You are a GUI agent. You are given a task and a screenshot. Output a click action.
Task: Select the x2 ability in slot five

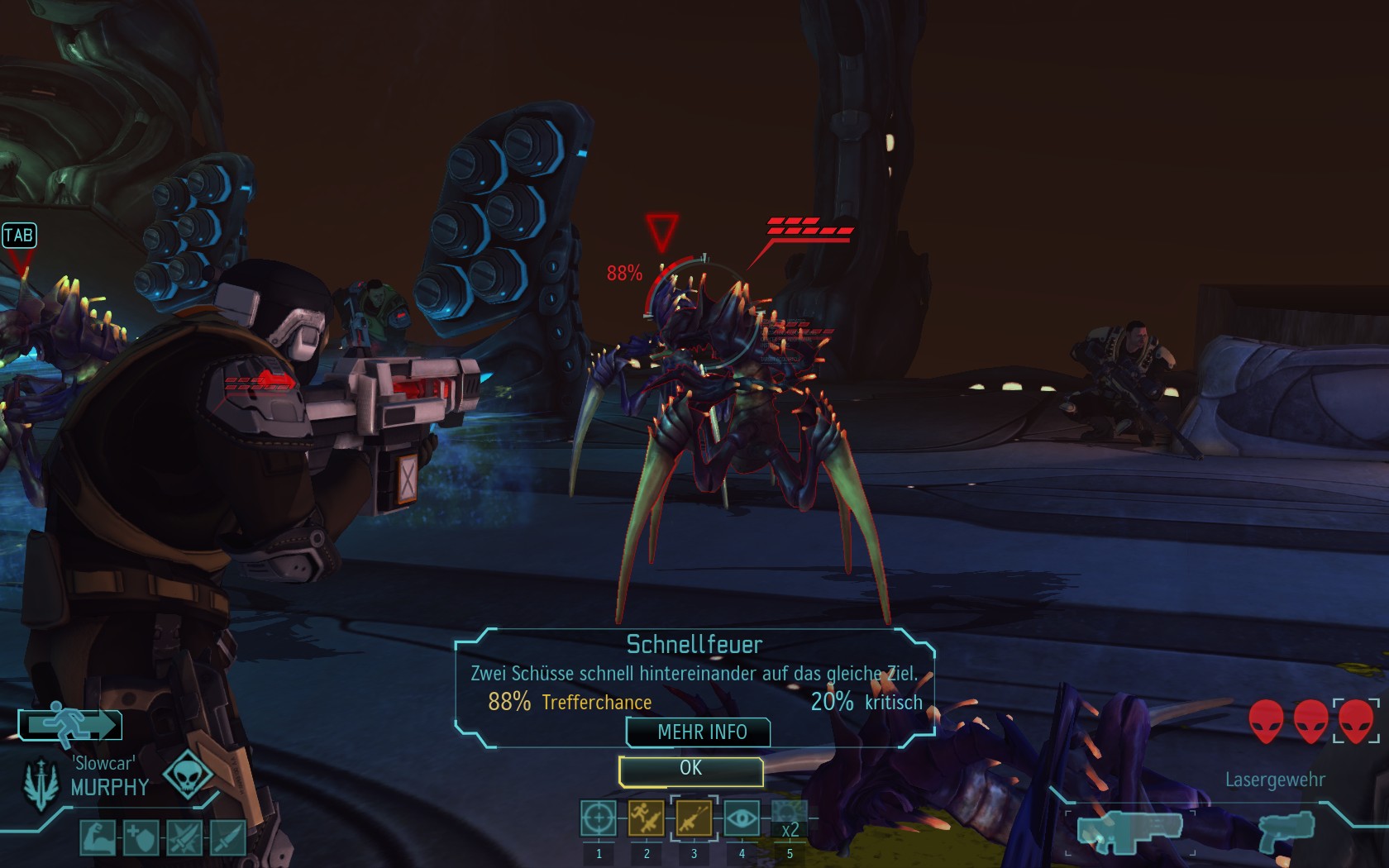tap(789, 820)
